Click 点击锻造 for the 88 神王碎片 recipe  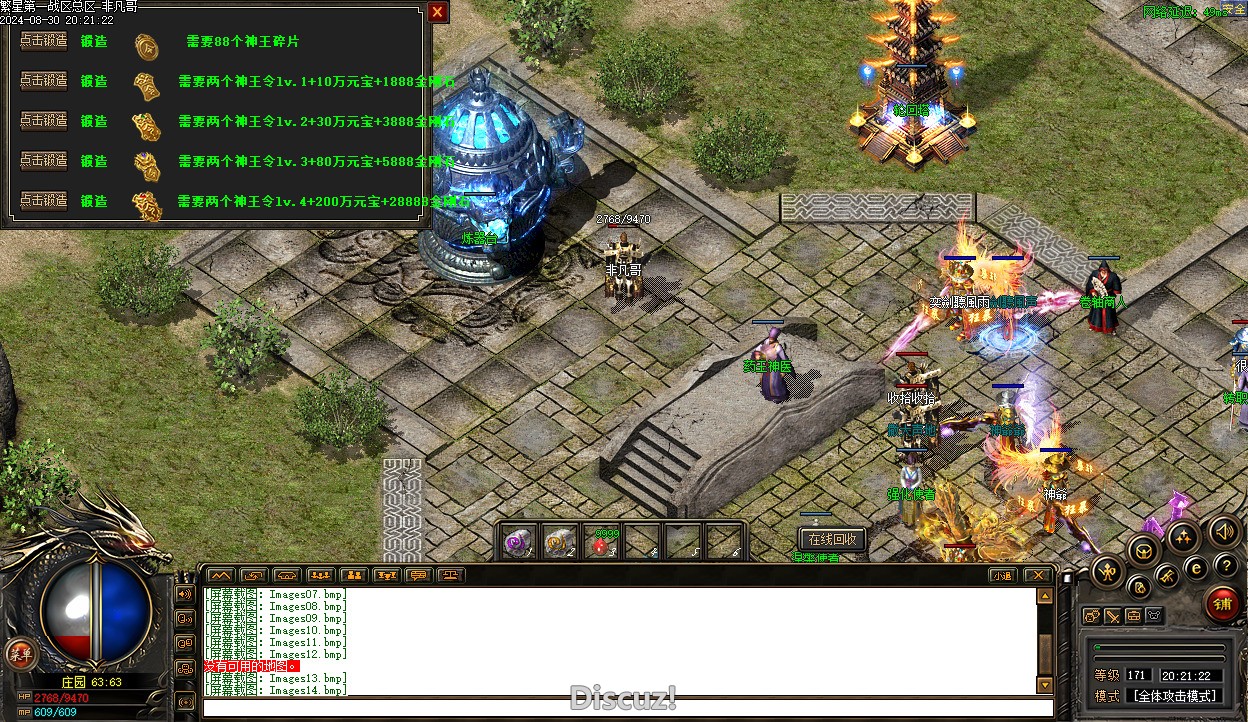(x=44, y=41)
